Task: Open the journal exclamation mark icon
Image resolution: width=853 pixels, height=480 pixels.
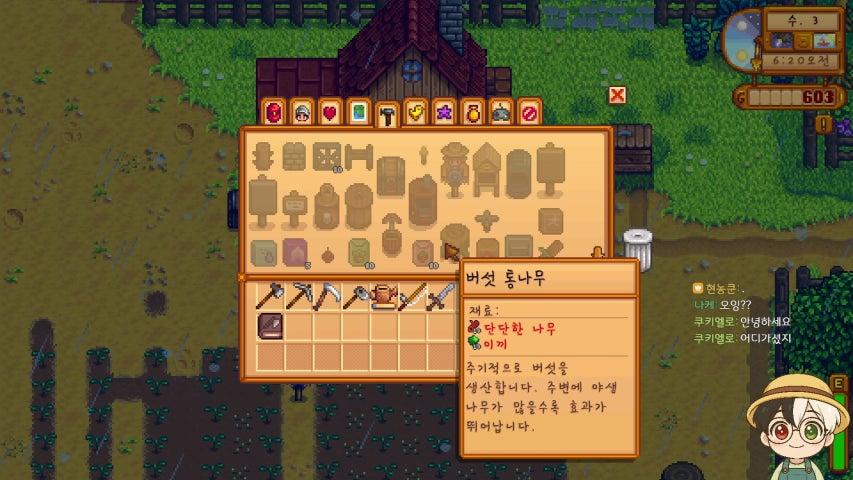Action: pos(823,124)
